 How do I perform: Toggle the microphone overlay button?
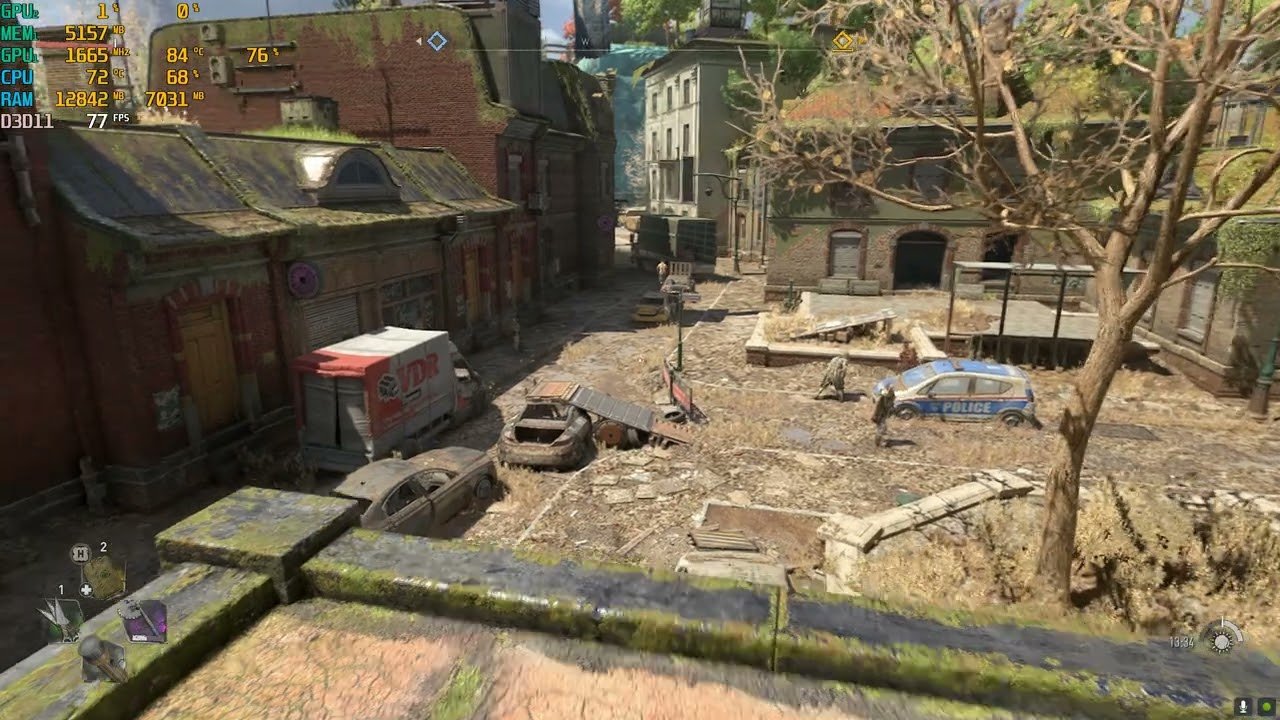1244,706
